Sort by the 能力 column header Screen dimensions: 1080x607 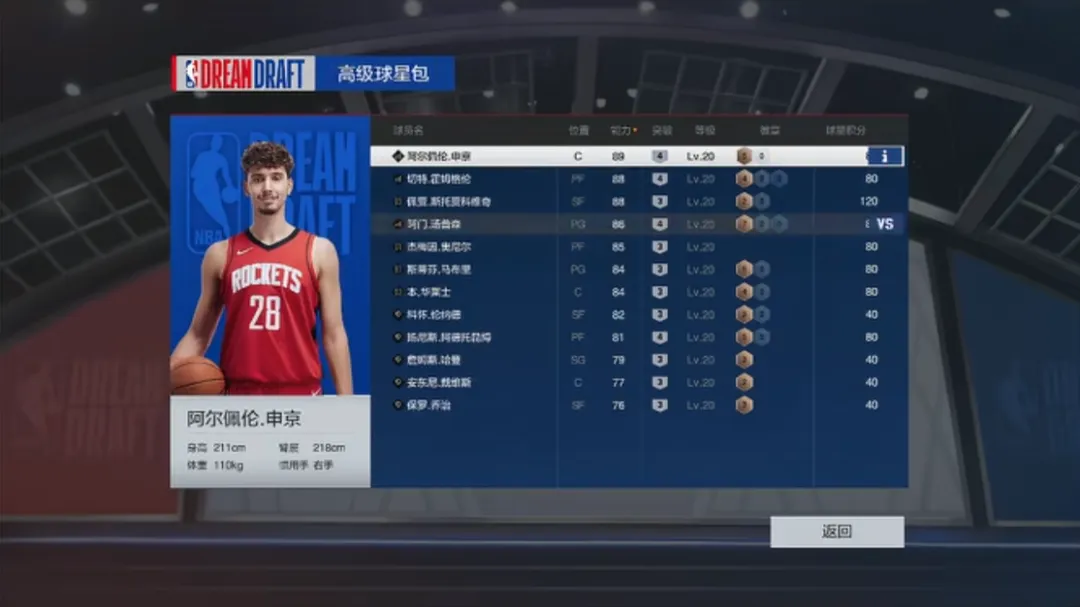tap(620, 130)
